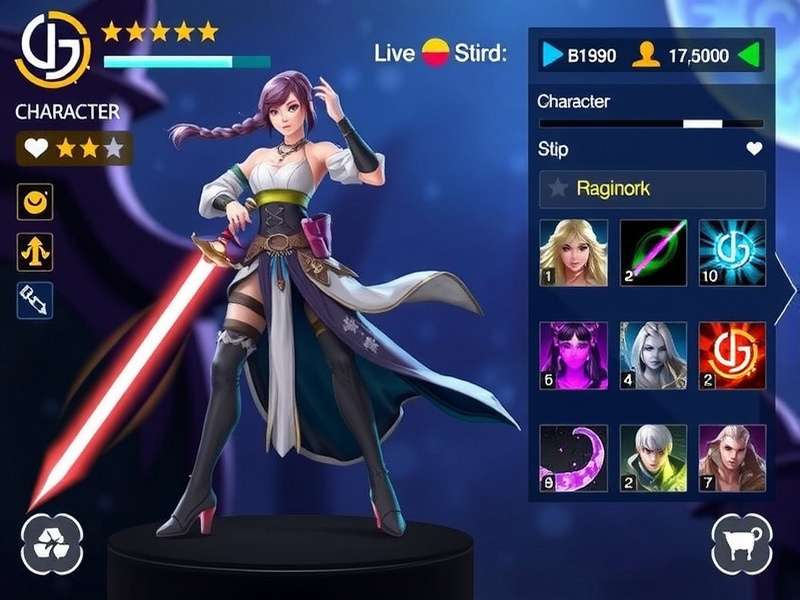Pick the white-haired boy in green portrait
The width and height of the screenshot is (800, 600).
[653, 457]
